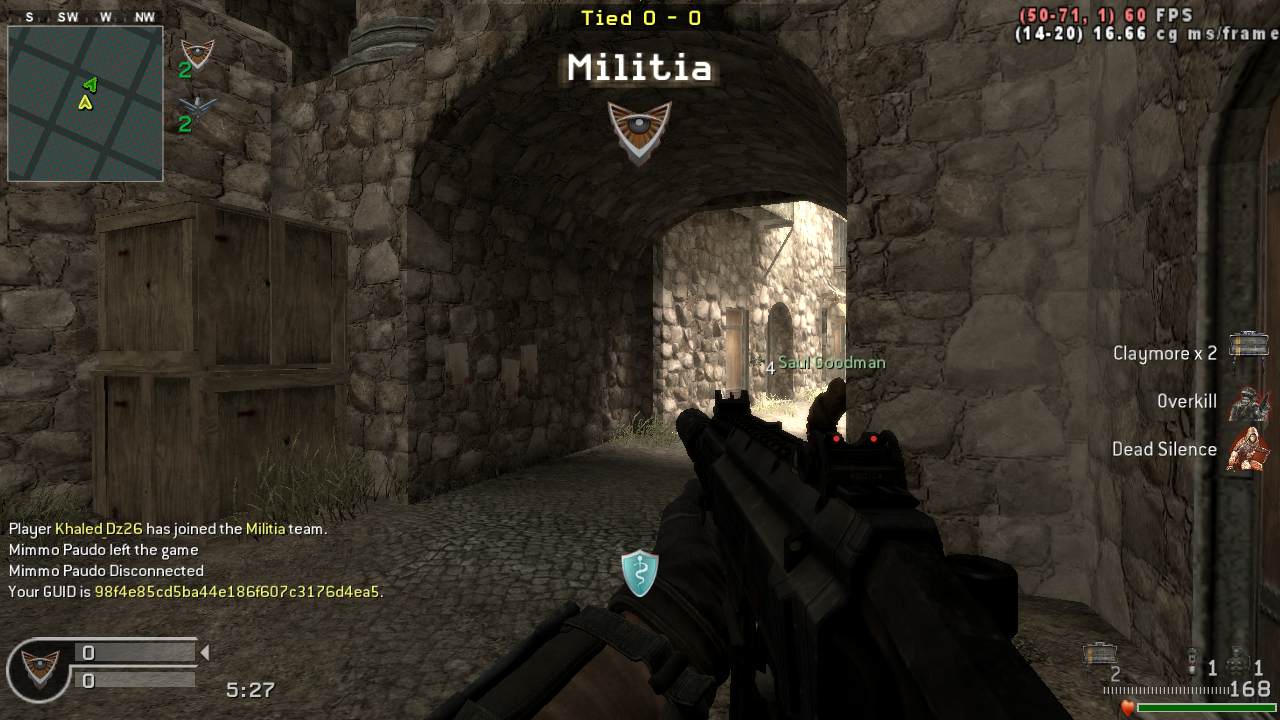
Task: Click the Overkill perk icon
Action: pos(1249,403)
